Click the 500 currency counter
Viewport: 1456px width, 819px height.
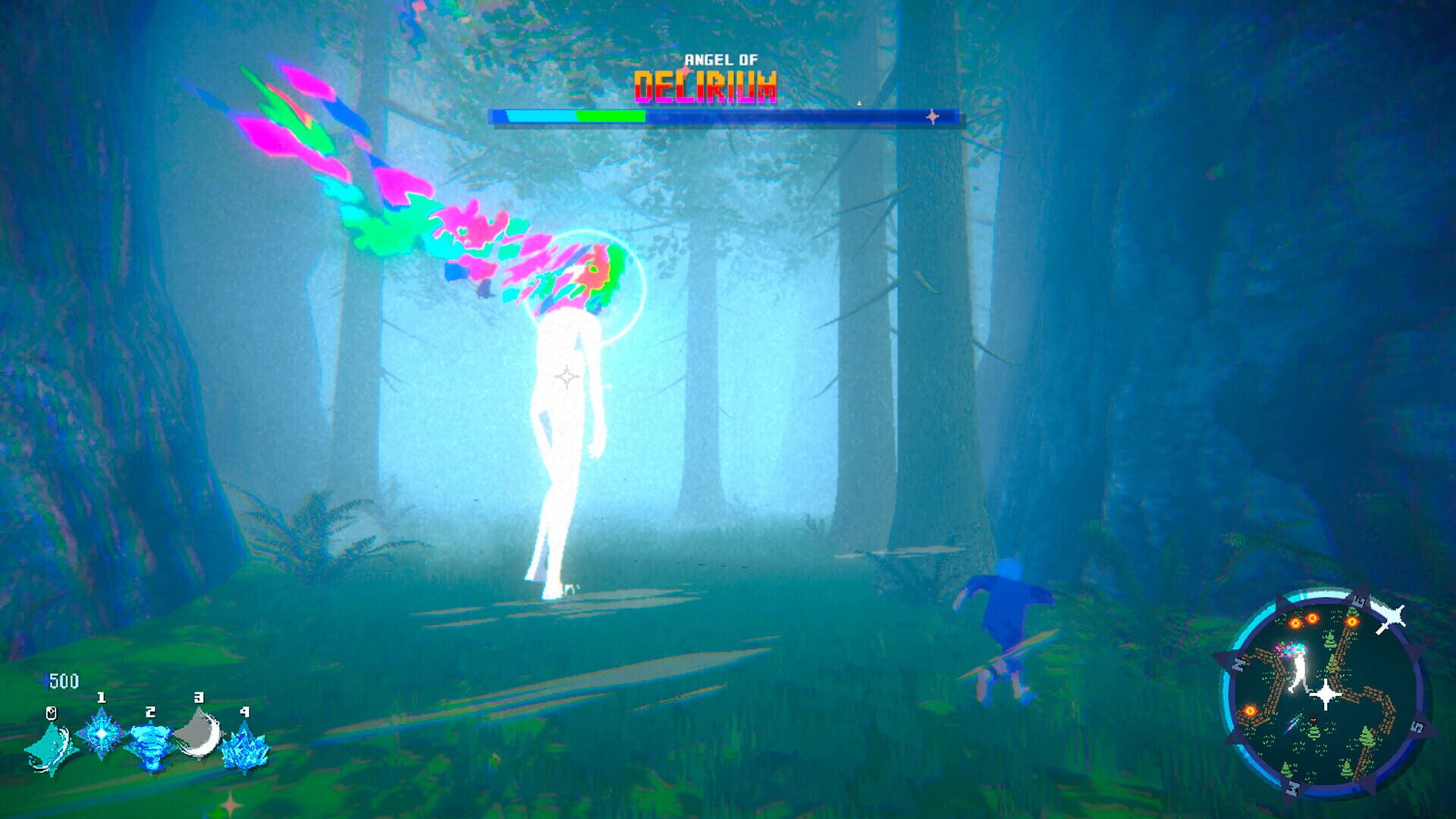click(x=64, y=680)
